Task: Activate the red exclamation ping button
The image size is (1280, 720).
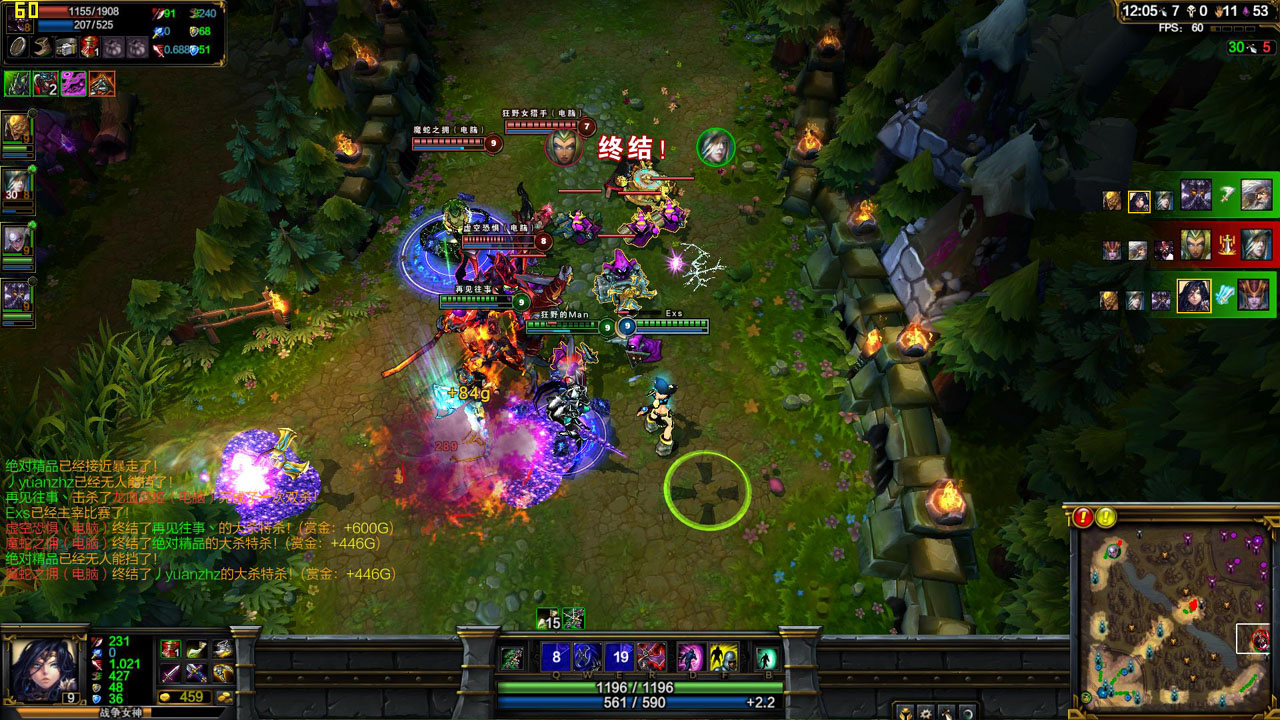Action: pos(1084,517)
